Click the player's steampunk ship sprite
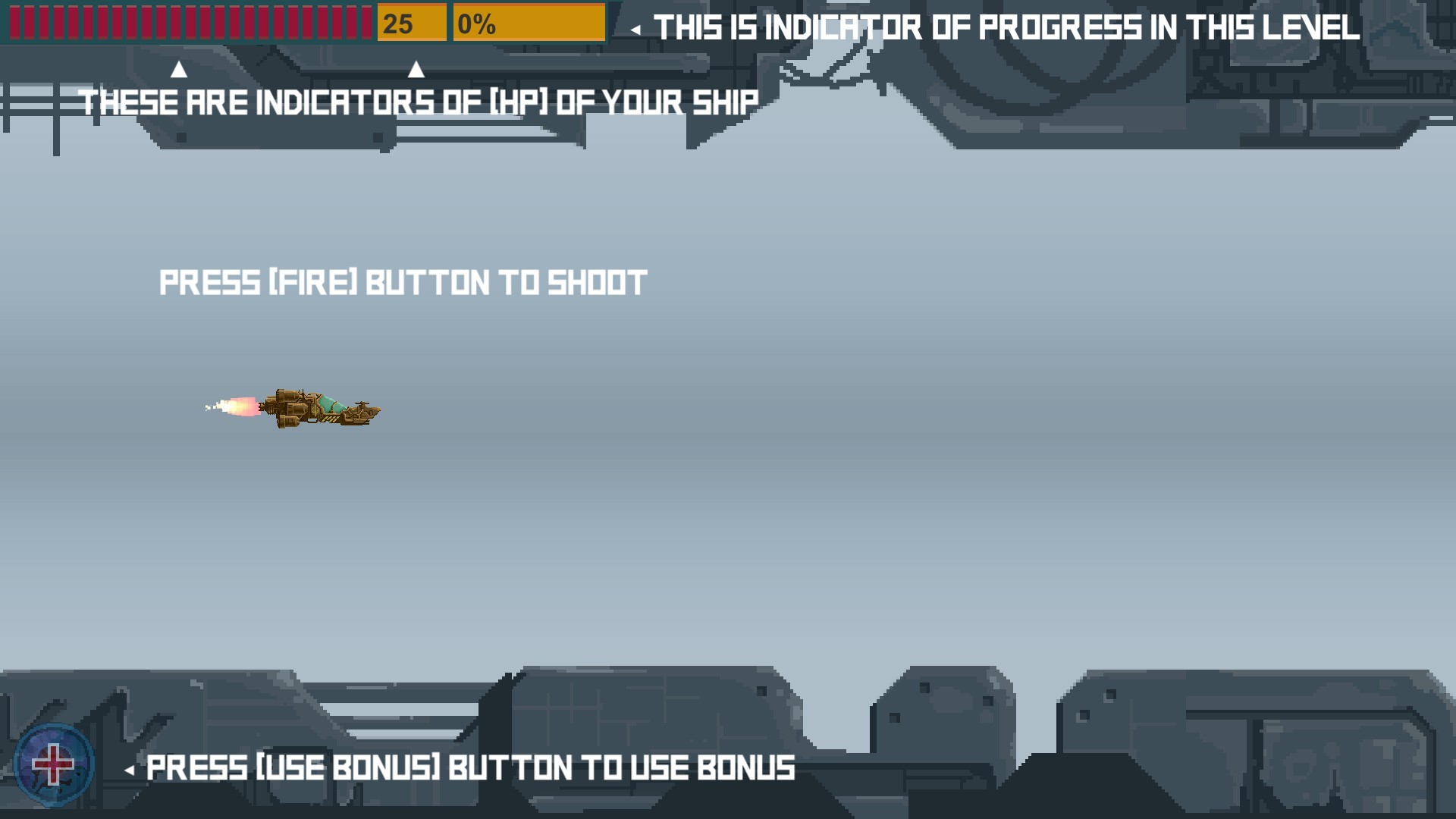 (x=318, y=409)
